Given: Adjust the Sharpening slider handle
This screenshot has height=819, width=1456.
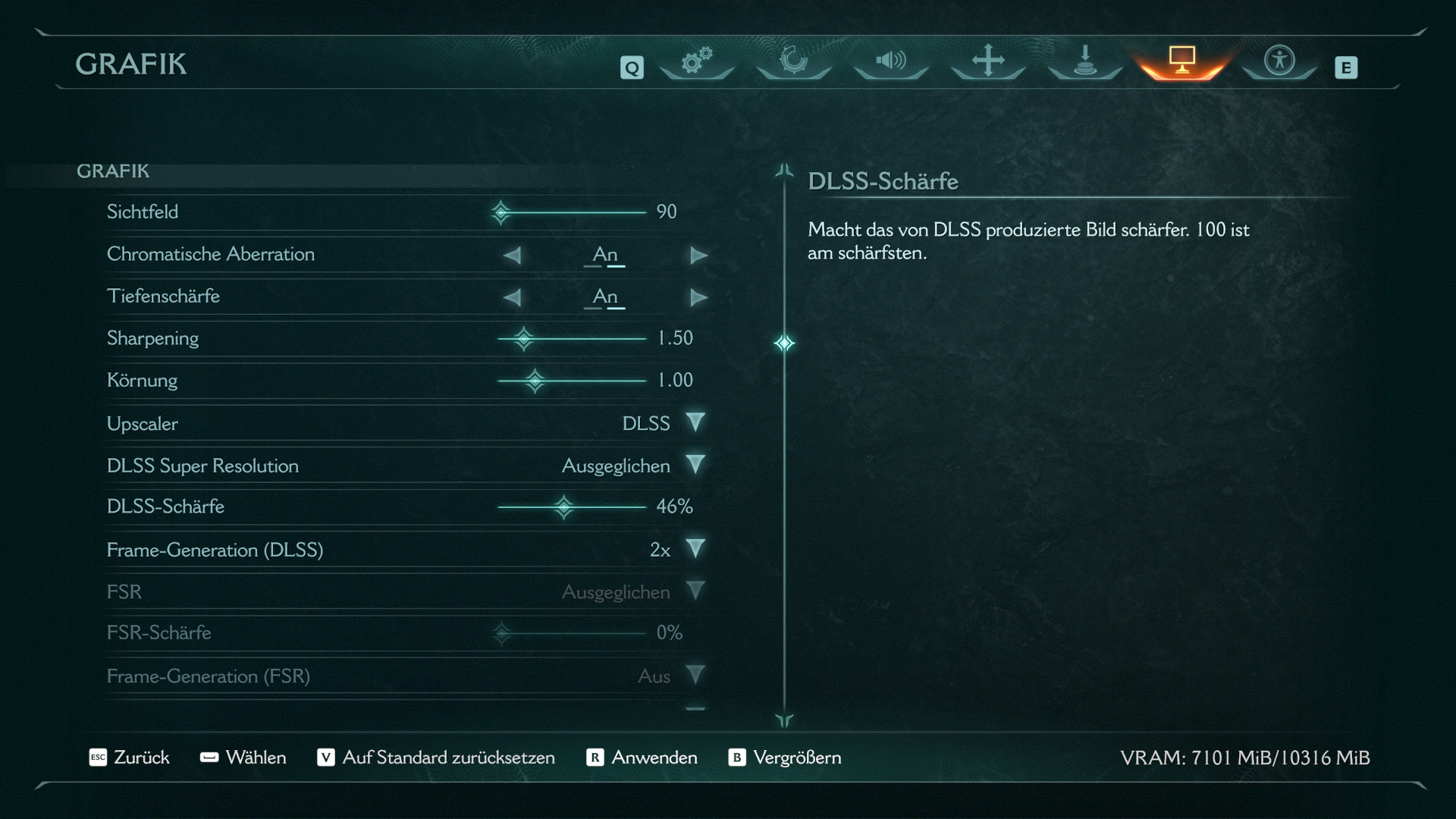Looking at the screenshot, I should pyautogui.click(x=523, y=338).
